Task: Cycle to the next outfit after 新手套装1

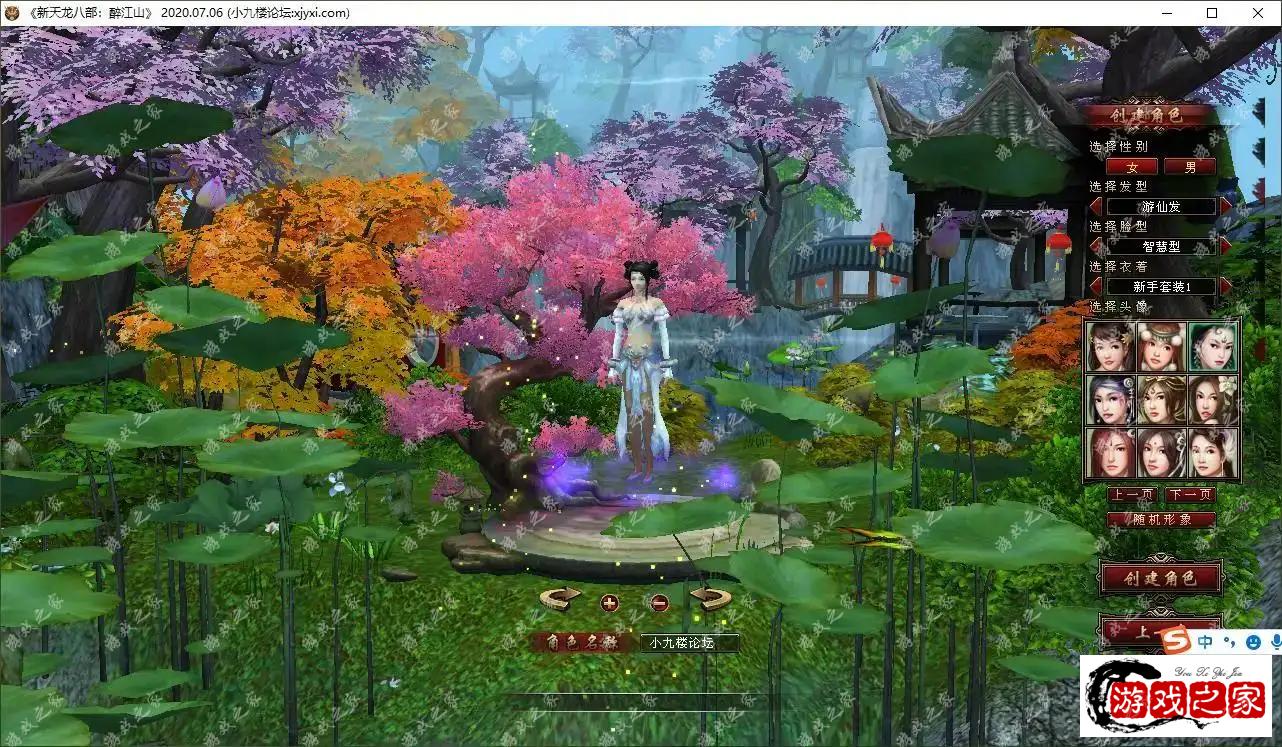Action: (1226, 286)
